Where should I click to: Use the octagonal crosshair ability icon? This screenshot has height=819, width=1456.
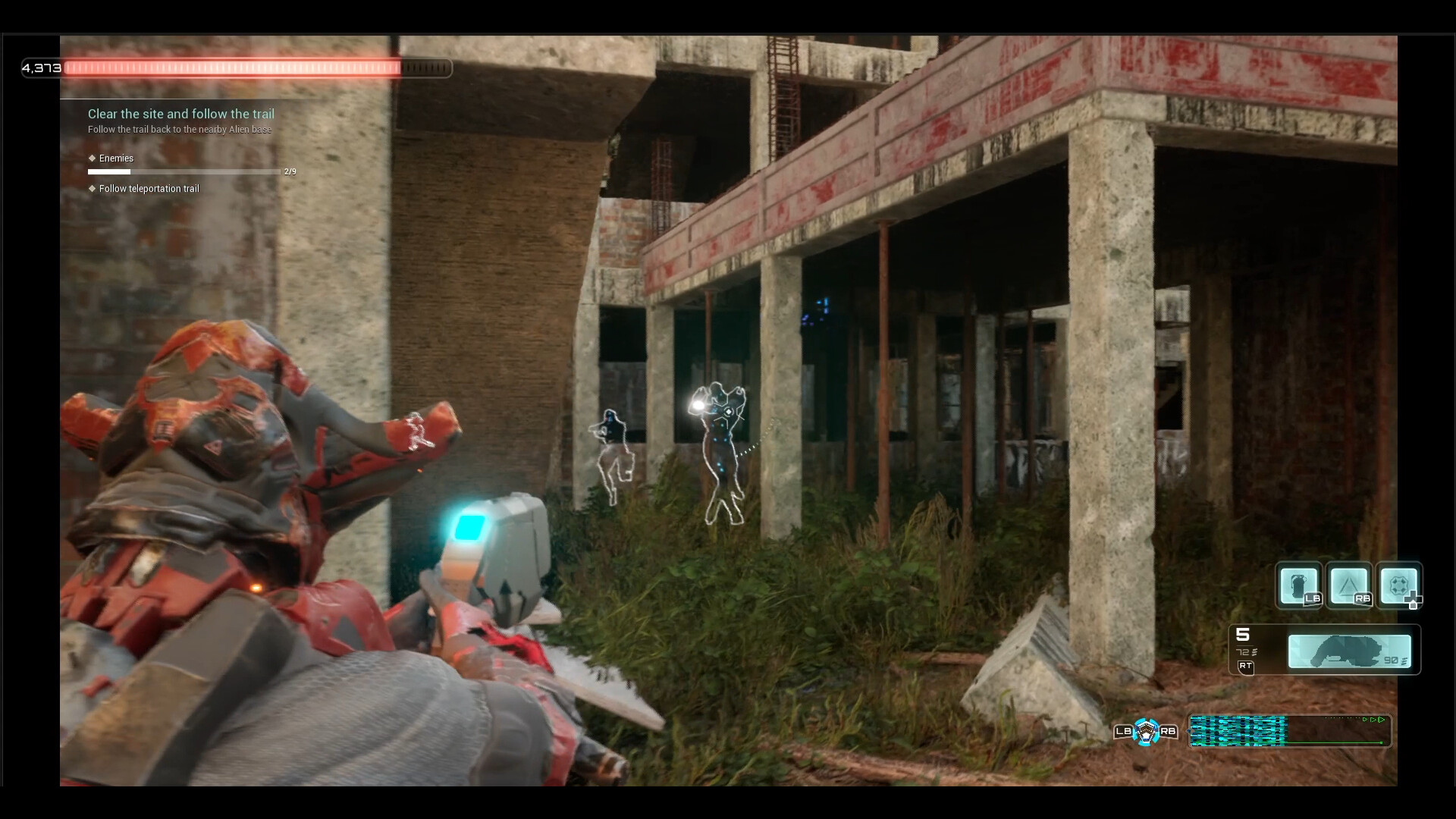coord(1398,585)
